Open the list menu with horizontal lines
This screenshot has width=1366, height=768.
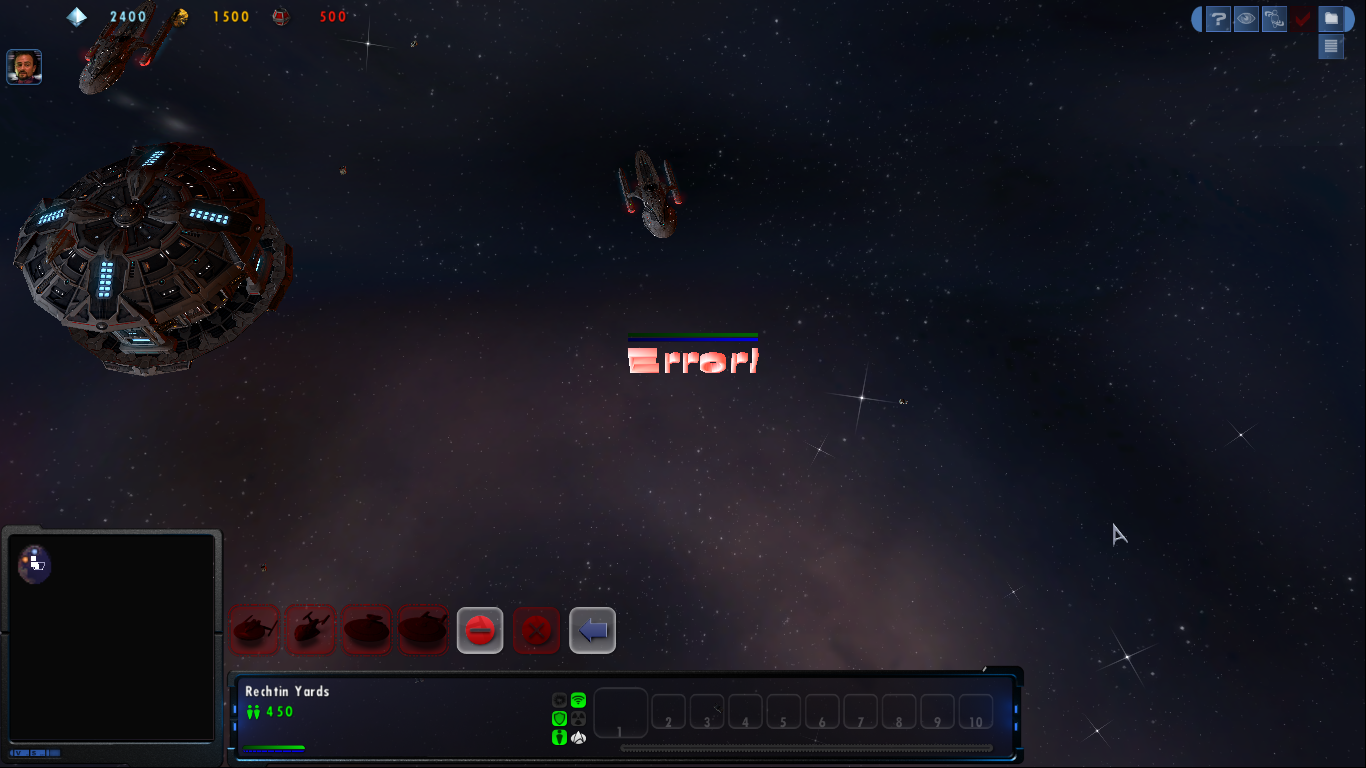[x=1331, y=46]
